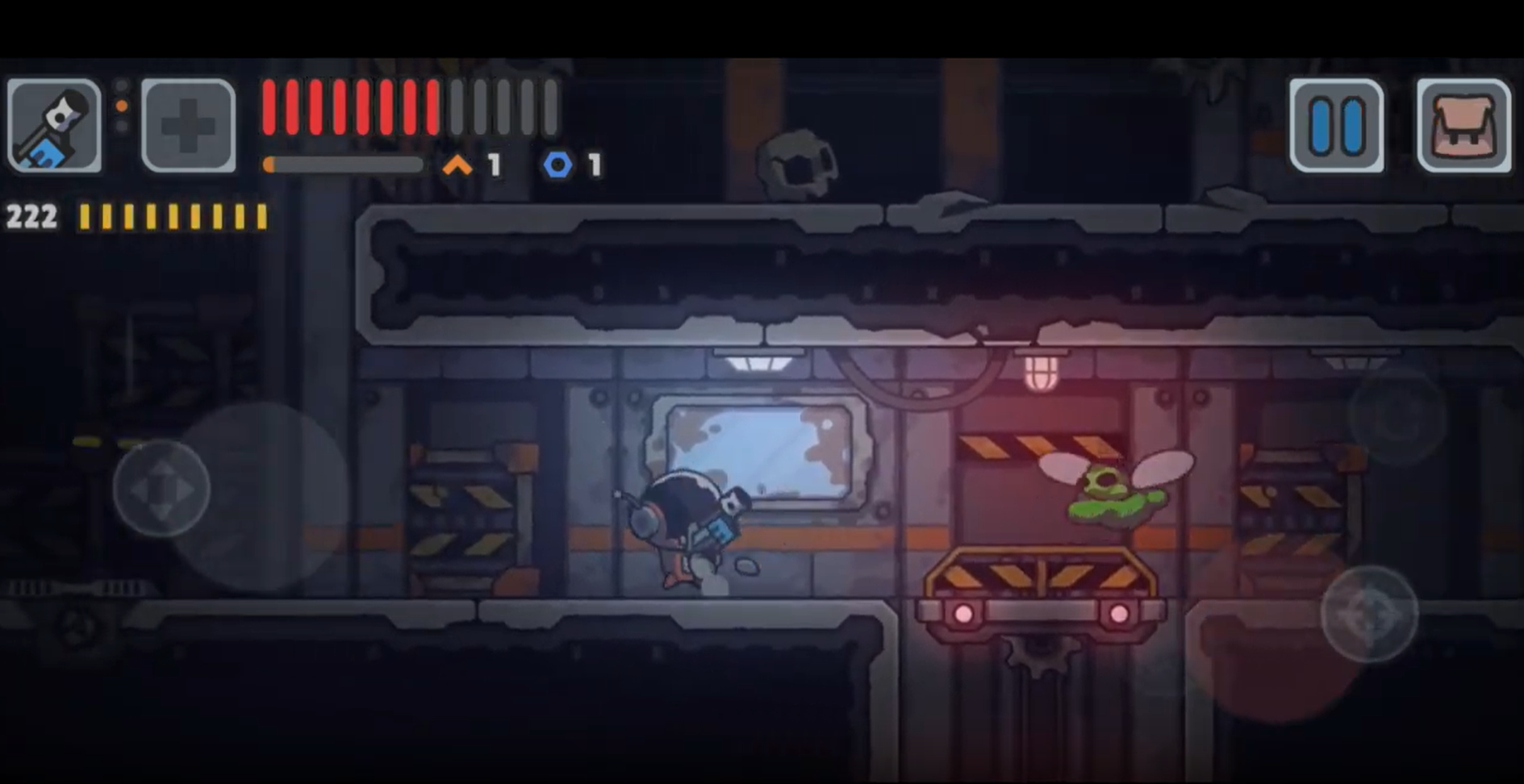Viewport: 1524px width, 784px height.
Task: Tap the blue hex nut resource icon
Action: click(558, 165)
